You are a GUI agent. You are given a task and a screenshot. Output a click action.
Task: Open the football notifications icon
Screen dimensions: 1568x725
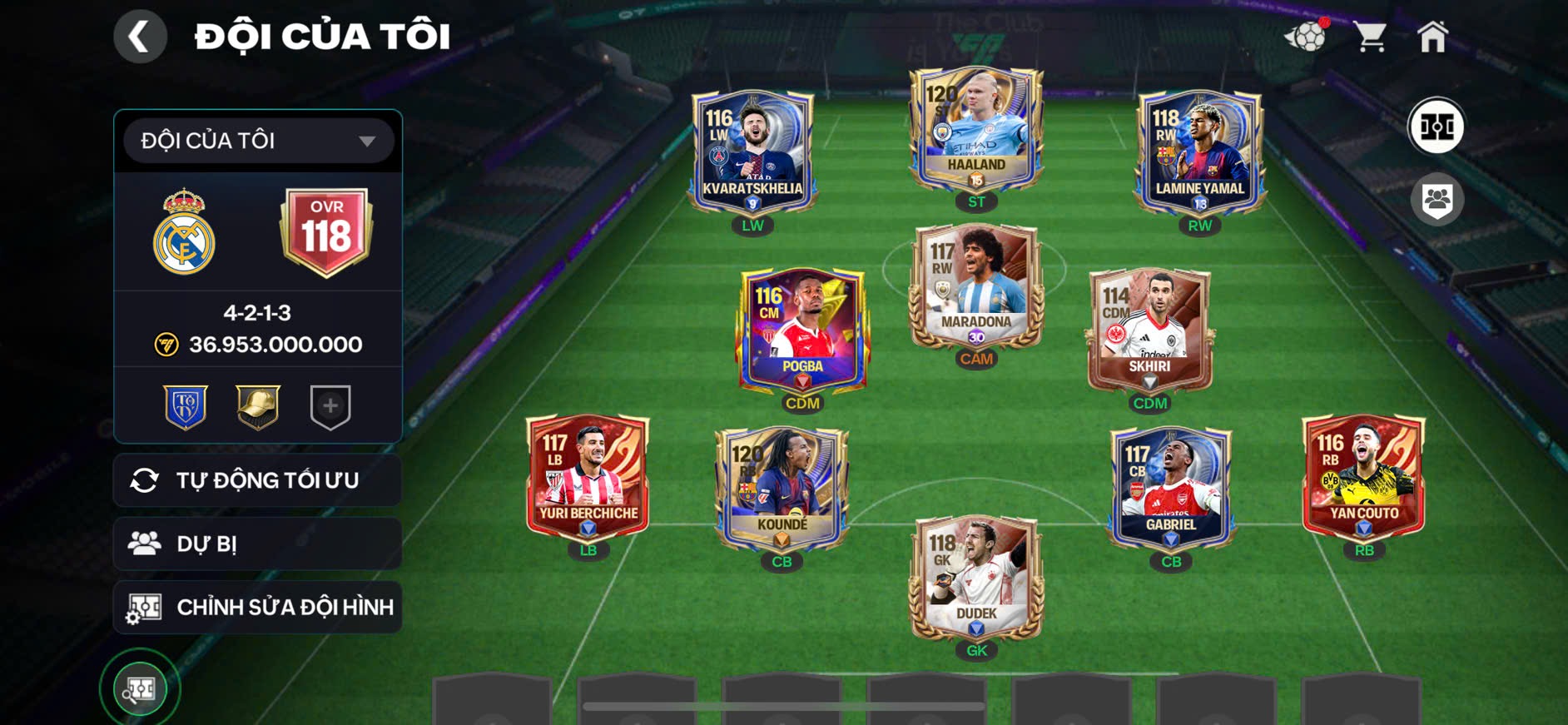(x=1307, y=37)
